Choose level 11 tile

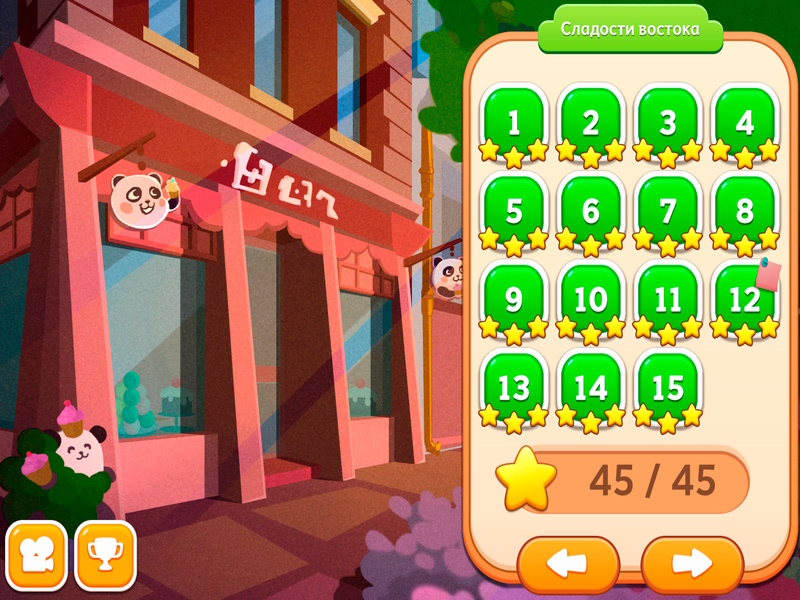coord(668,299)
